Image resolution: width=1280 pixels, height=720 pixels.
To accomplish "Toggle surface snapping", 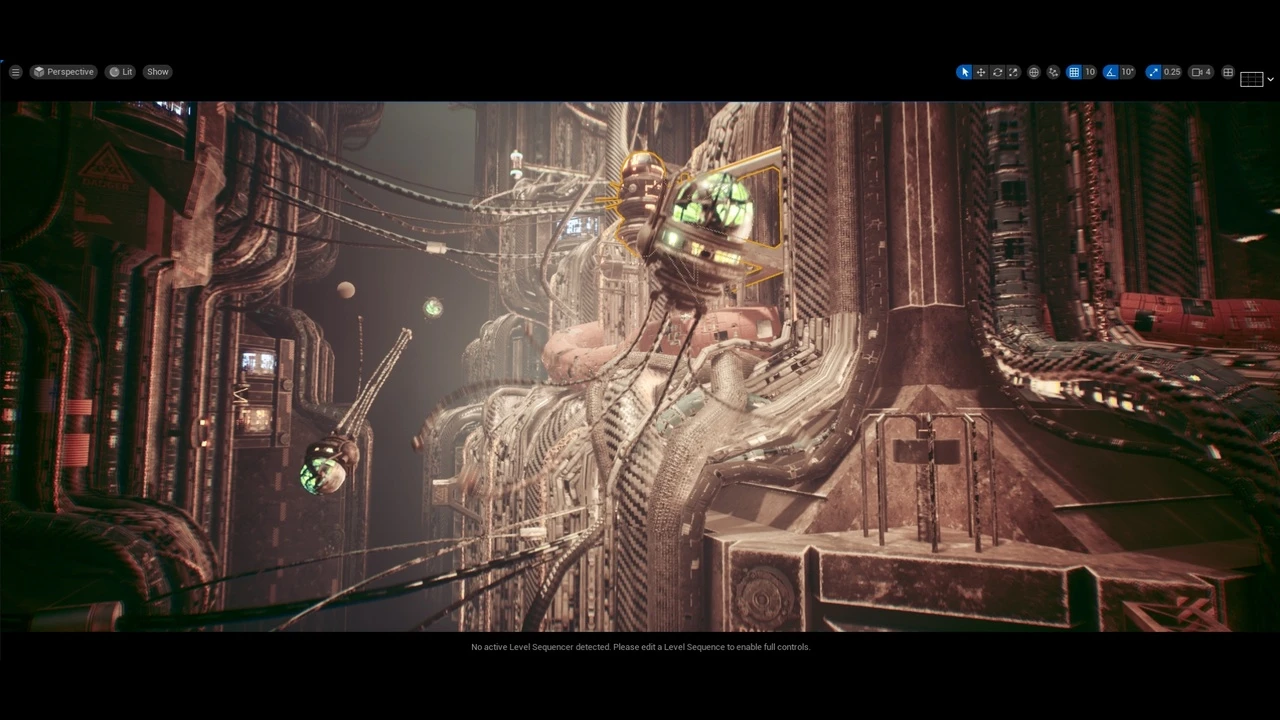I will coord(1053,72).
